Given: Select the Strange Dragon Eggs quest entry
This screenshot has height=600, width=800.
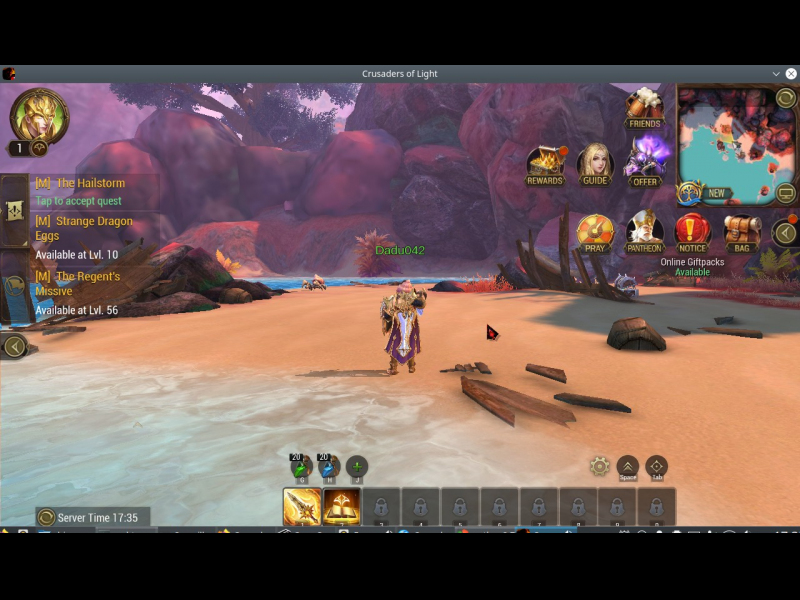Looking at the screenshot, I should (x=84, y=228).
